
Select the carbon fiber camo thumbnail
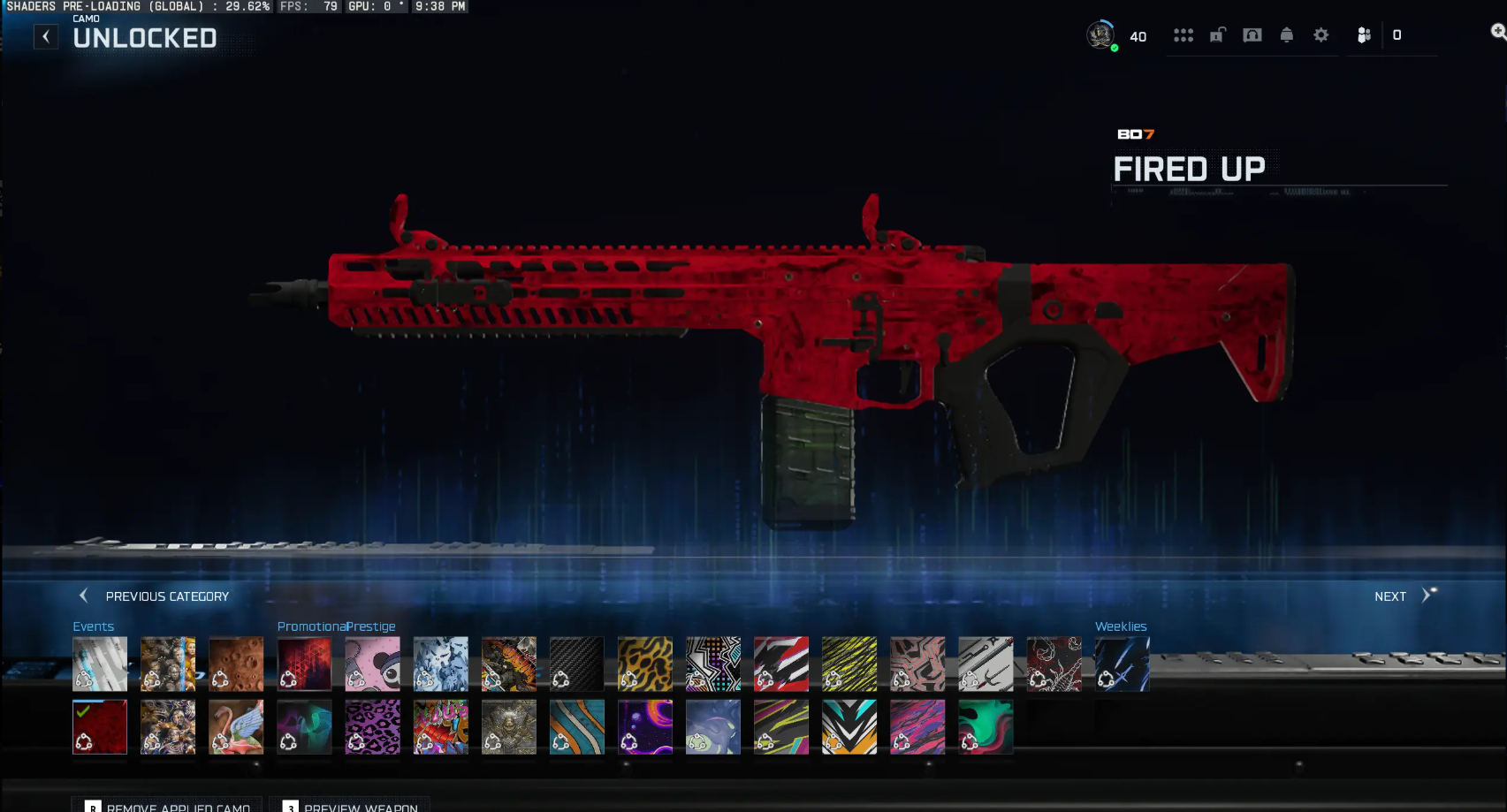pos(577,663)
